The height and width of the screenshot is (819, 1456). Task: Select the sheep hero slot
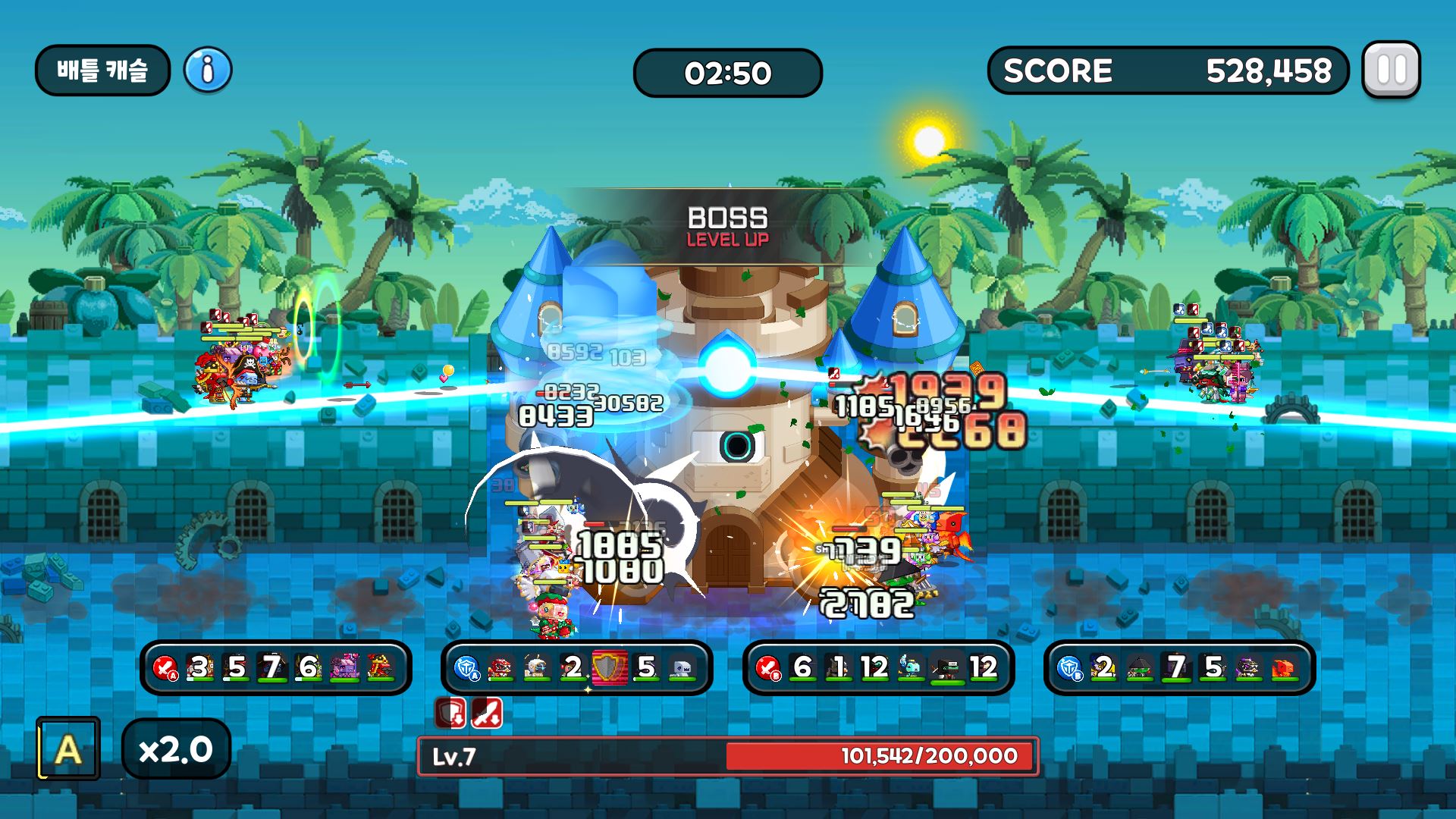[536, 668]
